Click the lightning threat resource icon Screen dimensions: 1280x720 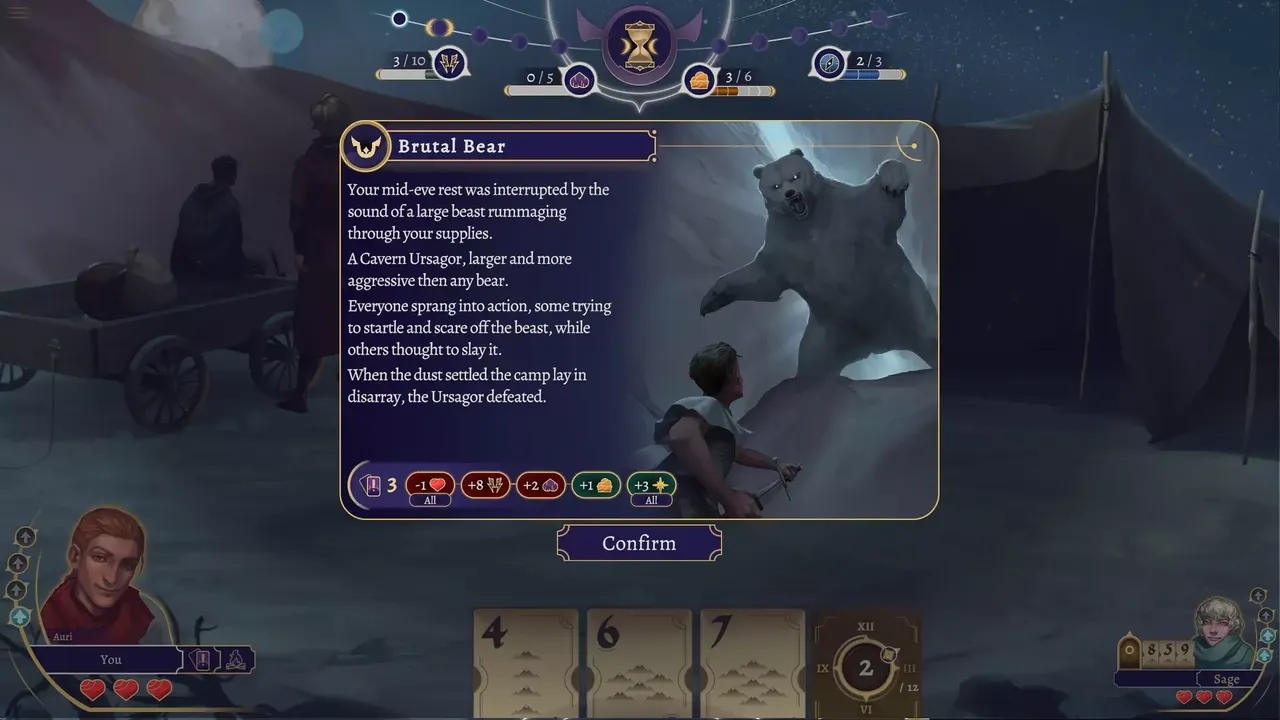(449, 64)
